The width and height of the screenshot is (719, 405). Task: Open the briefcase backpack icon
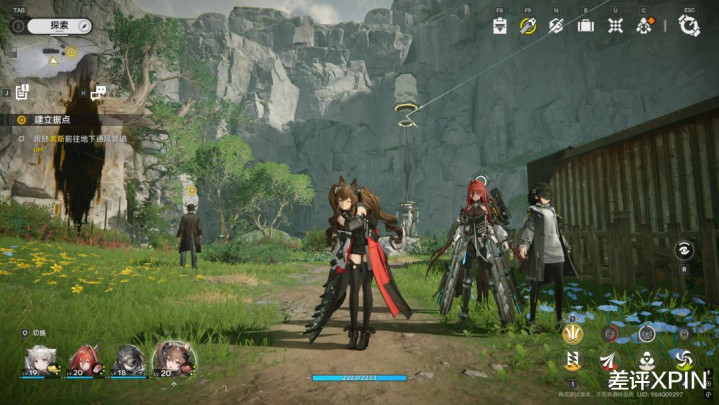point(586,26)
